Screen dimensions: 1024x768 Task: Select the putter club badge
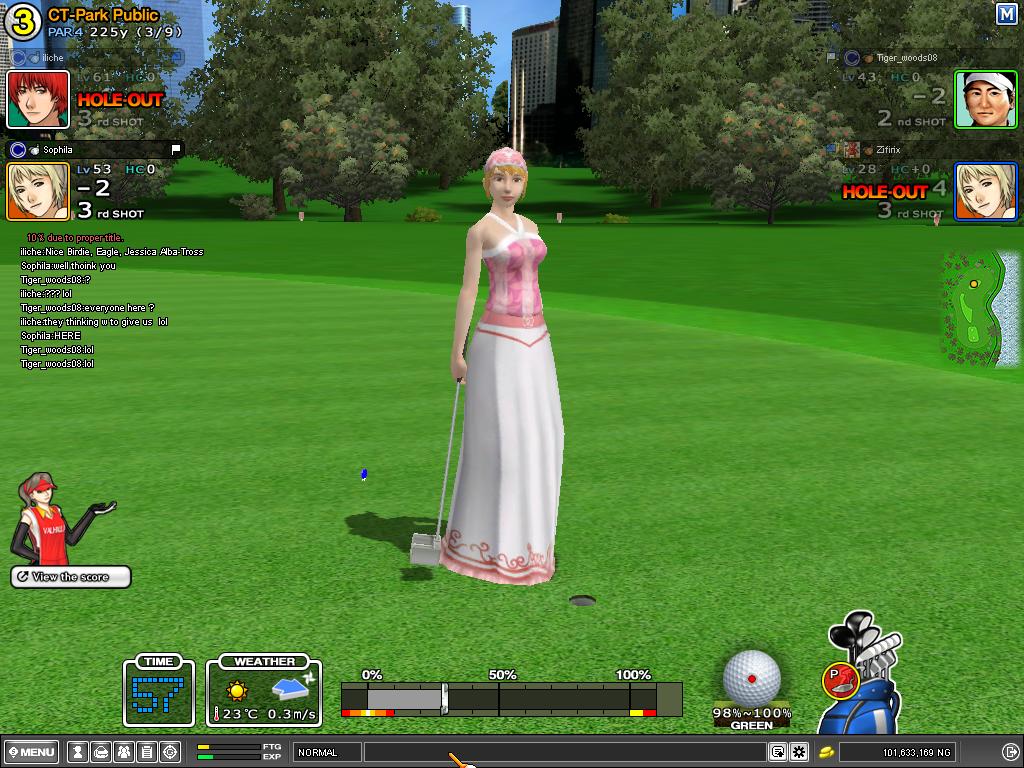click(838, 681)
